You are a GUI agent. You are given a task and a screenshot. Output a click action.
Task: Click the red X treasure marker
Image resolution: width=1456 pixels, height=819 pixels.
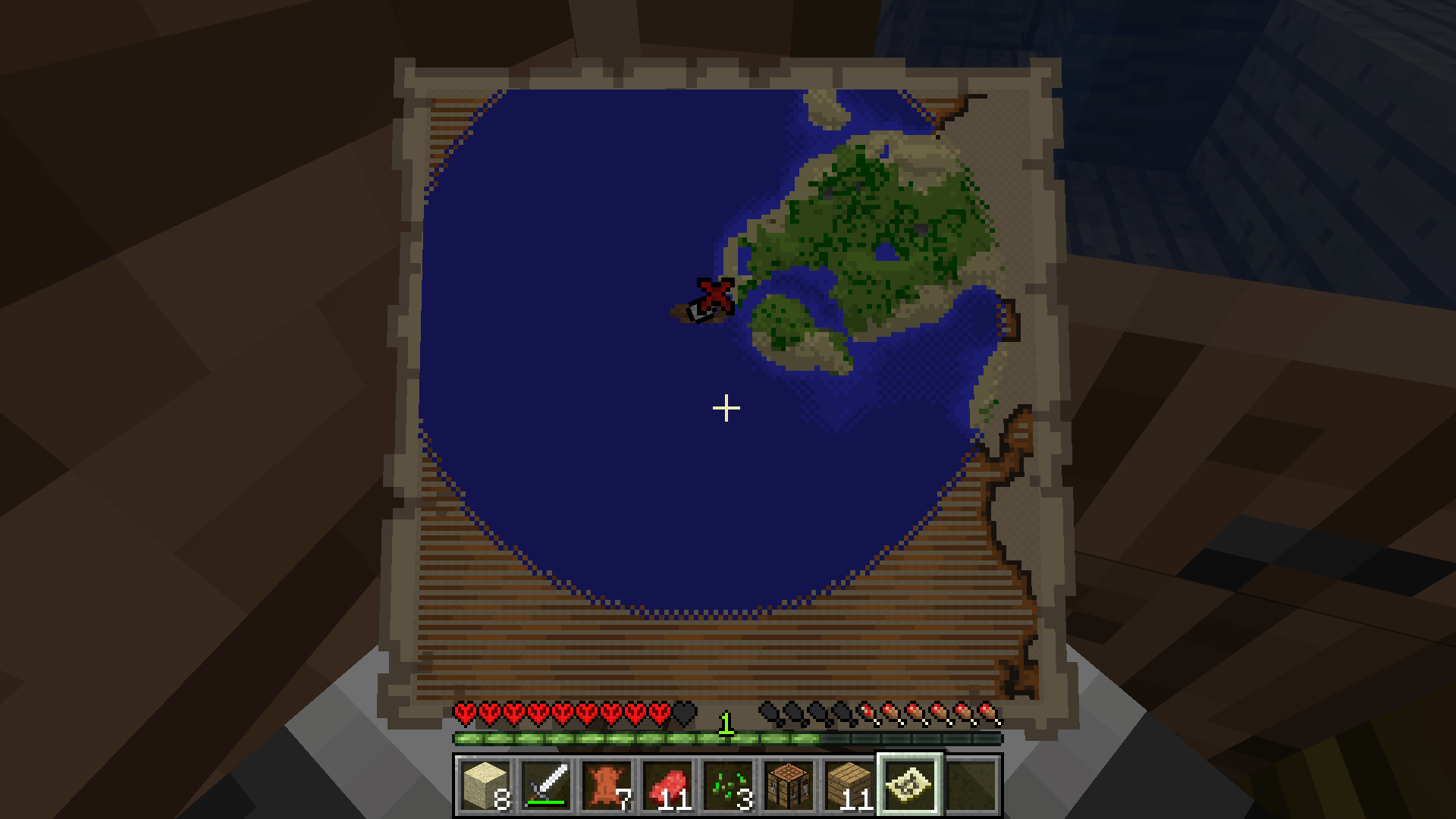pos(715,296)
